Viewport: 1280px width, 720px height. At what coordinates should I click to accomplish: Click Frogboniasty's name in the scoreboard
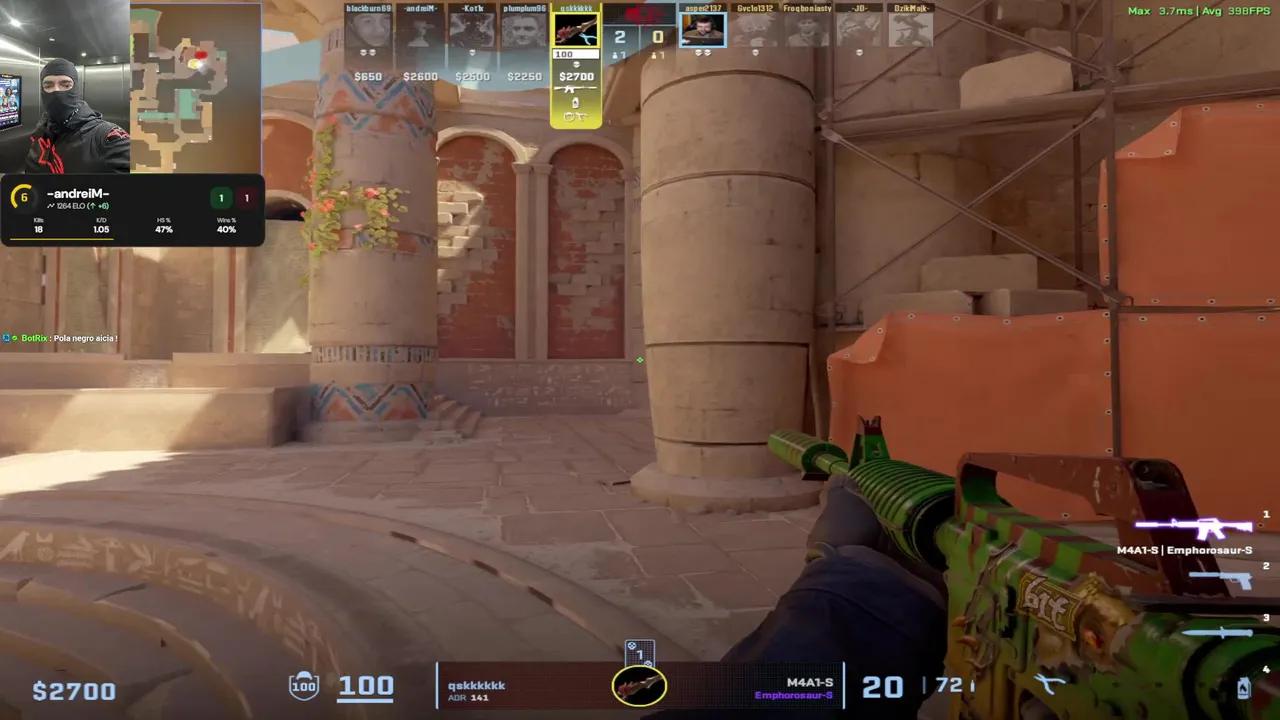tap(807, 9)
